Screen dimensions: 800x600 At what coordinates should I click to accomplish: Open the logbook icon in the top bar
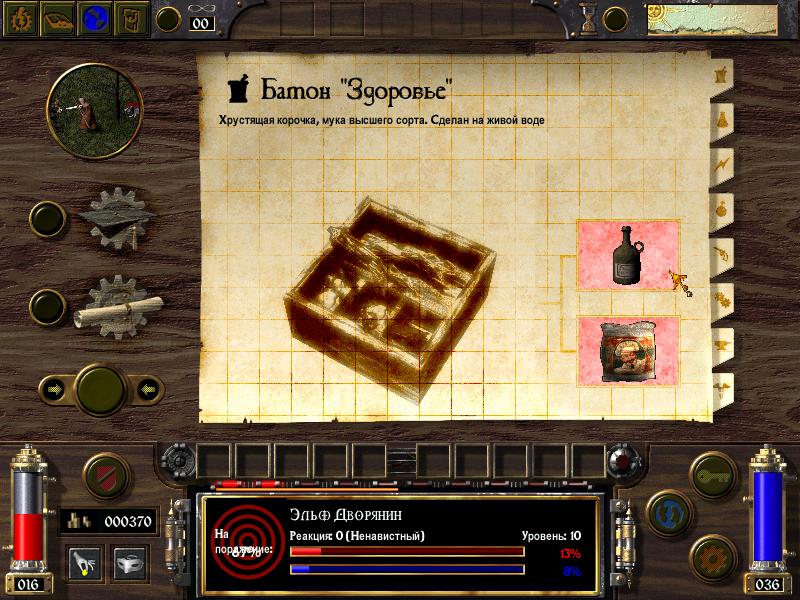[56, 17]
